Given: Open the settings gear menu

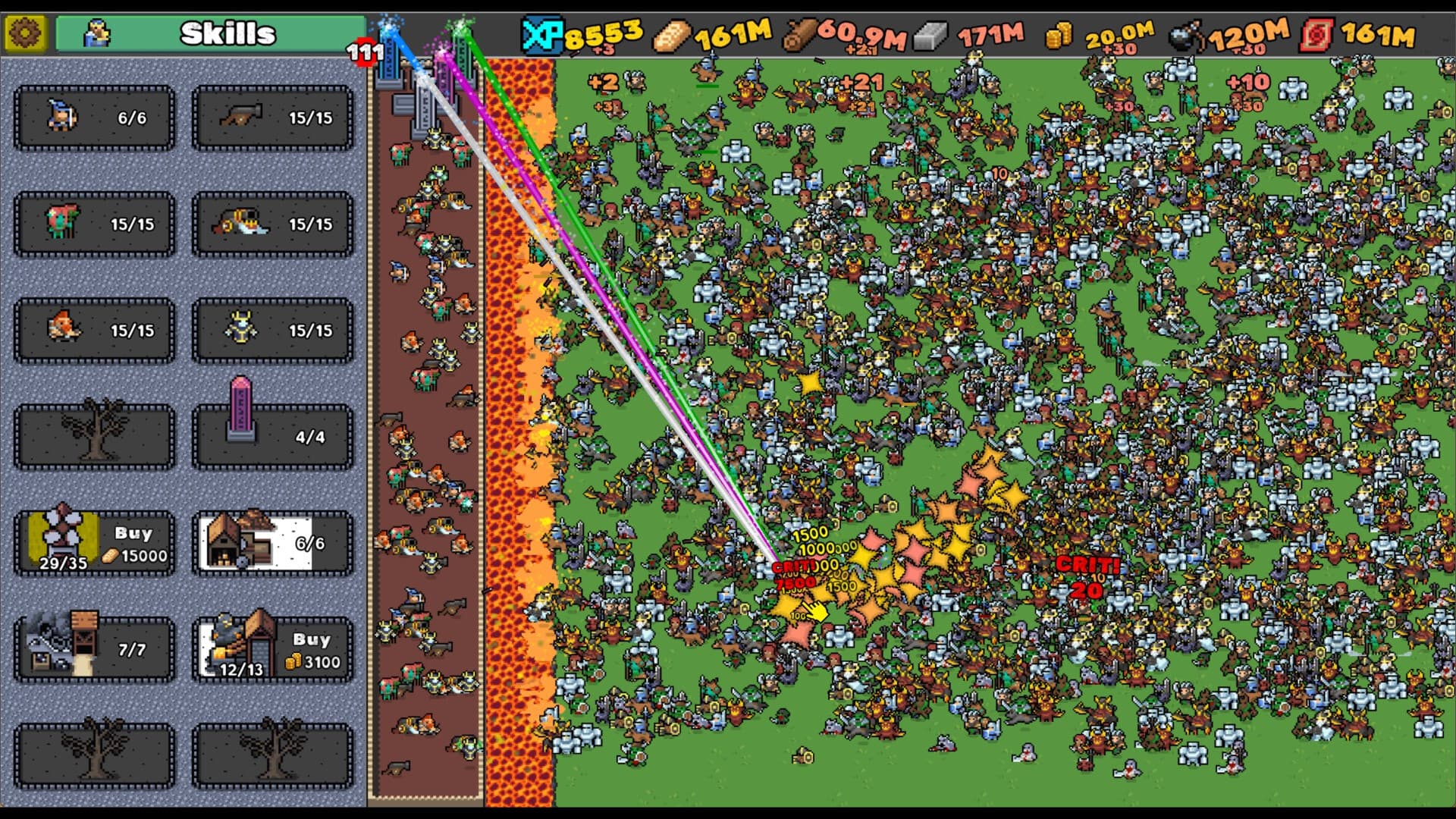Looking at the screenshot, I should tap(25, 33).
